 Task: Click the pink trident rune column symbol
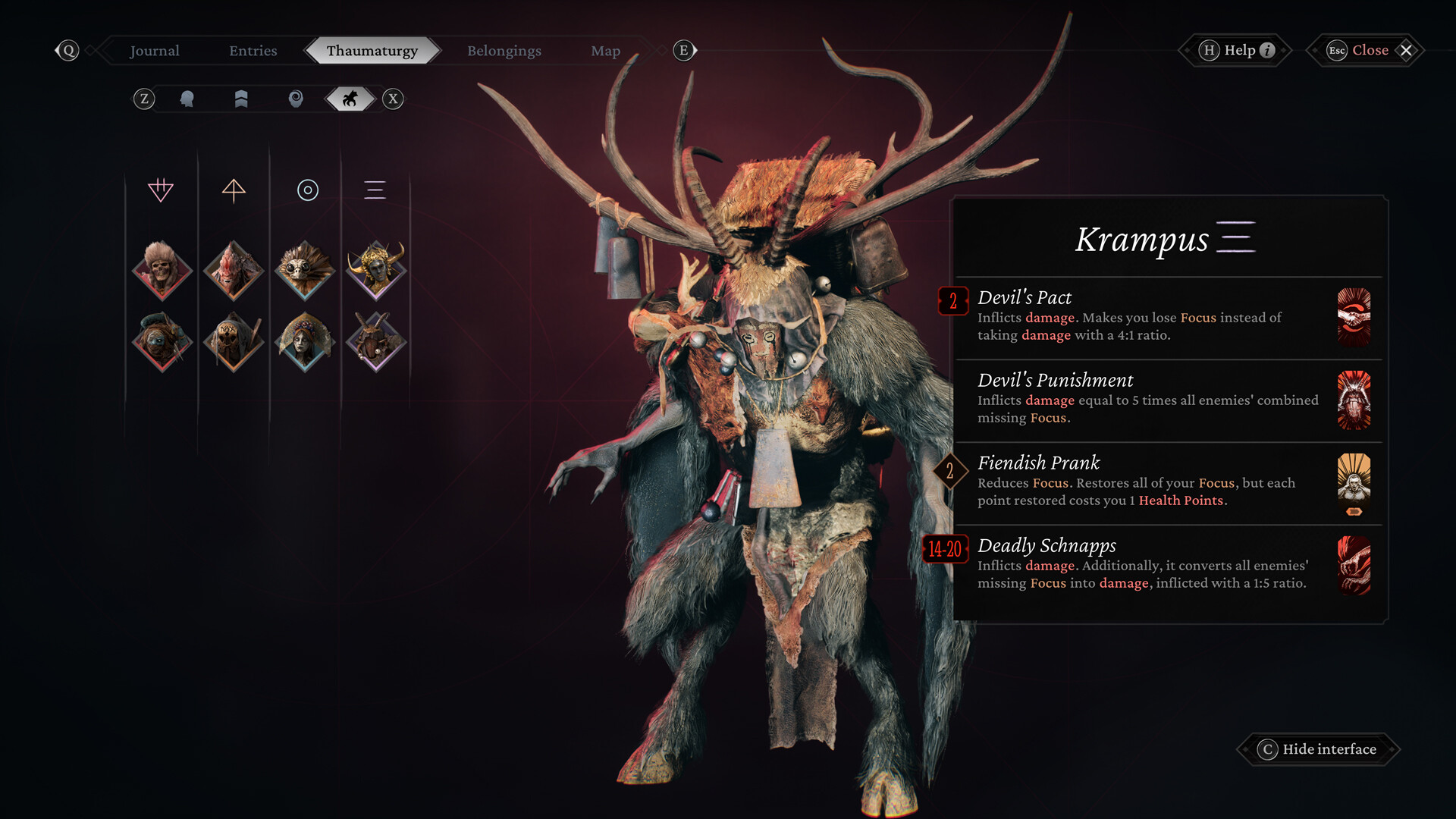coord(162,190)
